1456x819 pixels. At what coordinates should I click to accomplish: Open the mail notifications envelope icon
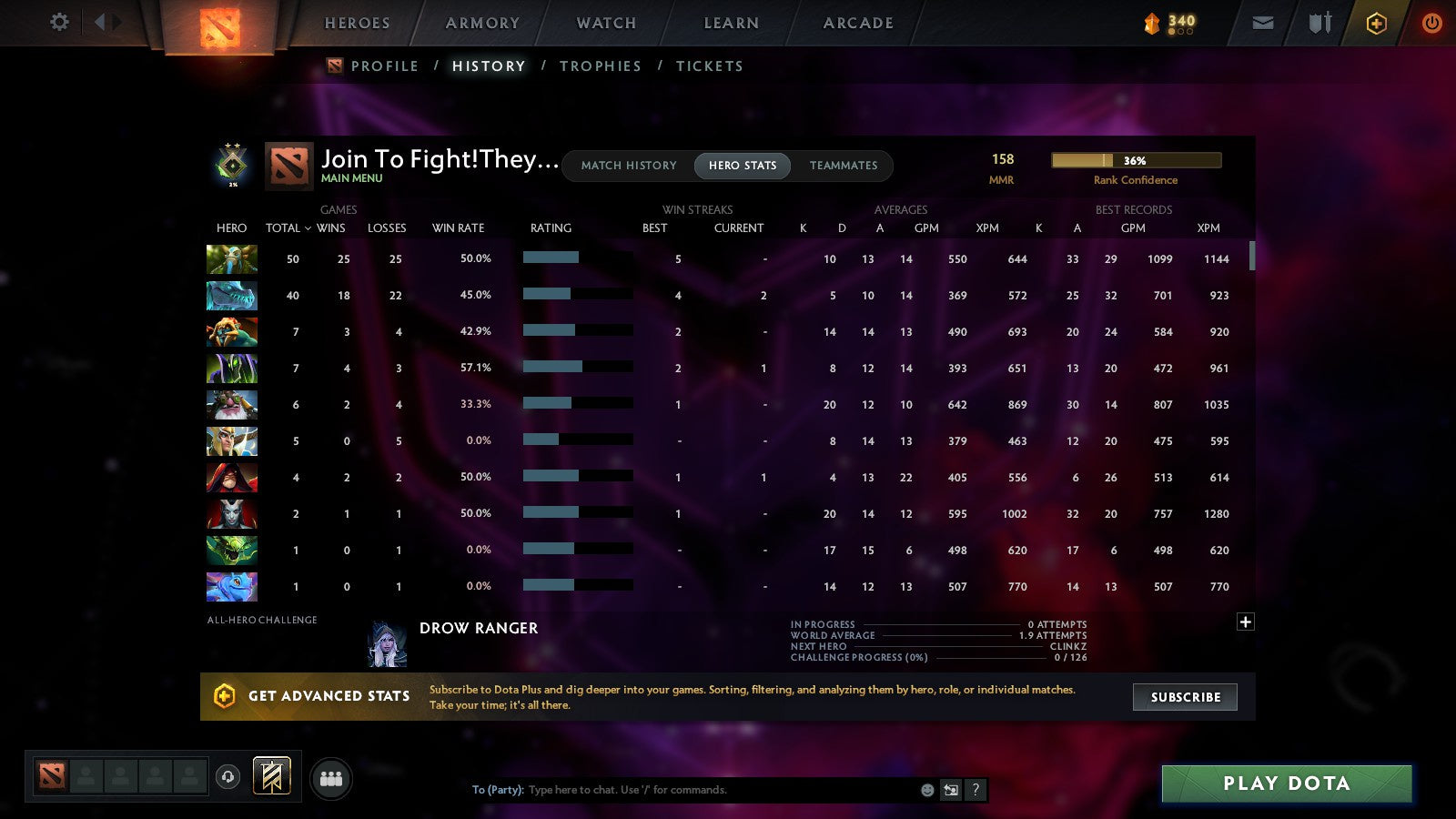pos(1263,23)
